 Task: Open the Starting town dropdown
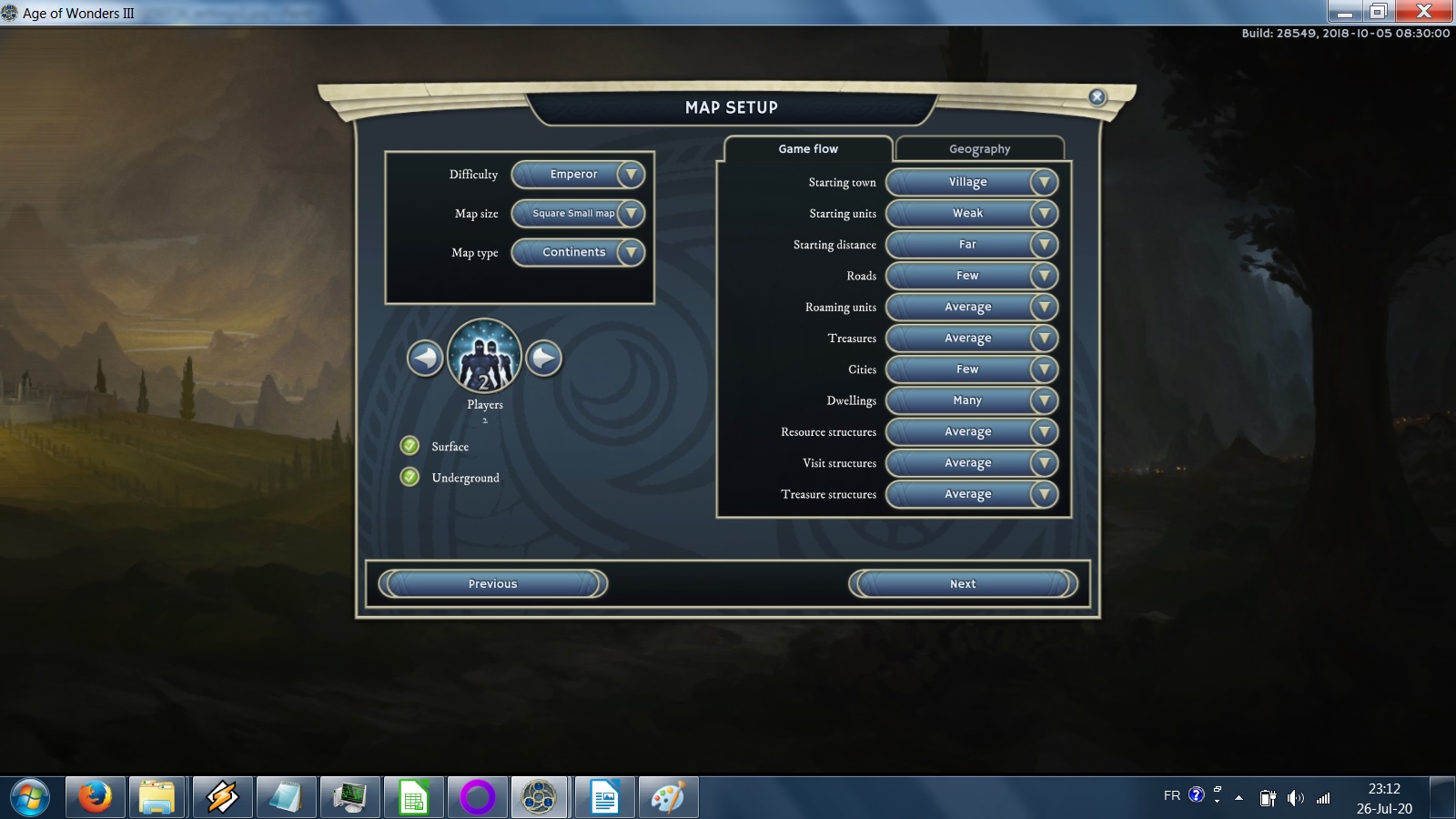tap(972, 183)
